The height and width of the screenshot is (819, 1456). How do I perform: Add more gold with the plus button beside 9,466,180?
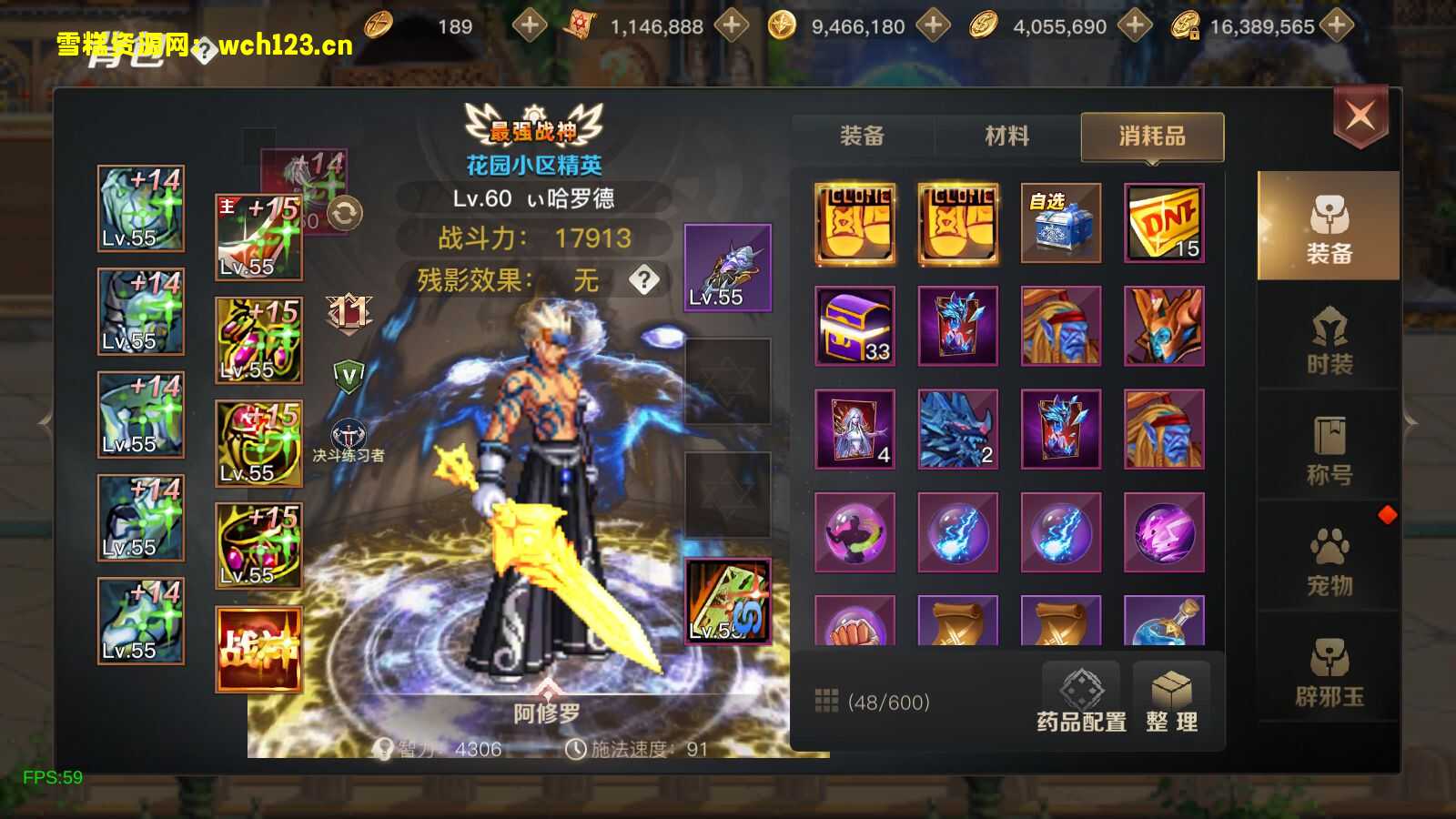click(x=933, y=25)
